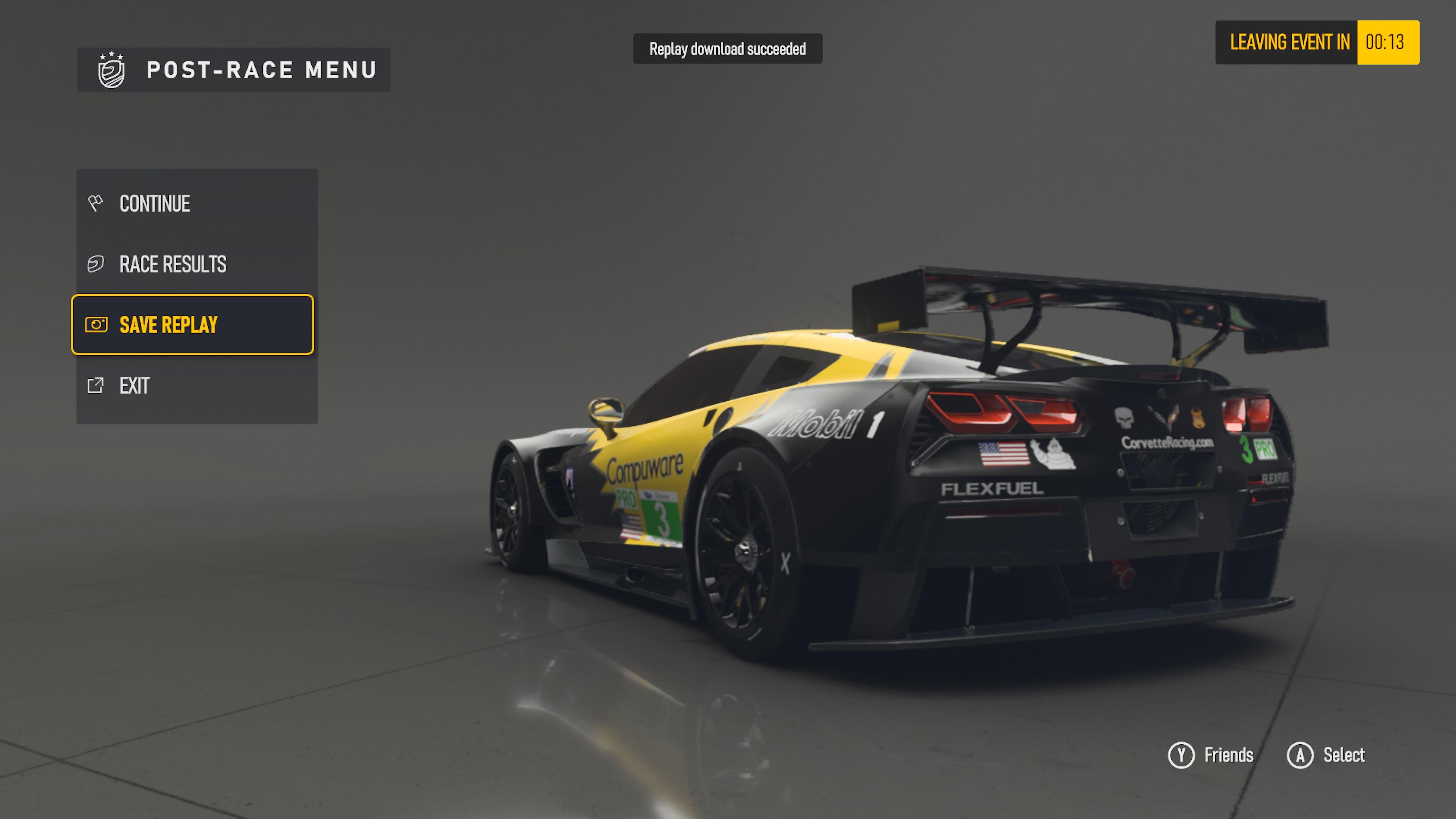This screenshot has height=819, width=1456.
Task: Choose the Save Replay option
Action: point(192,325)
